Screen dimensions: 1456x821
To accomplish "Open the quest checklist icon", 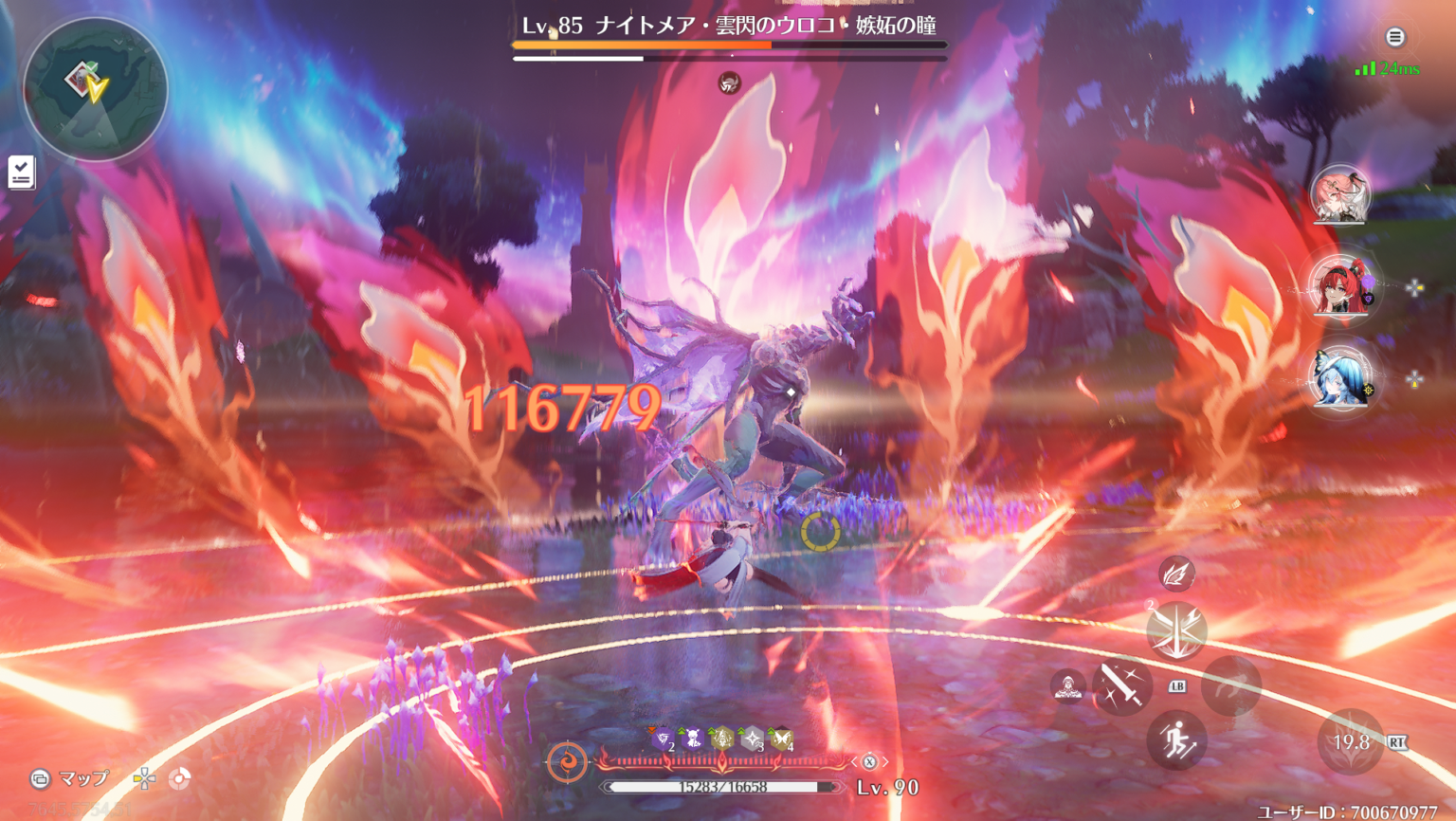I will [x=21, y=173].
